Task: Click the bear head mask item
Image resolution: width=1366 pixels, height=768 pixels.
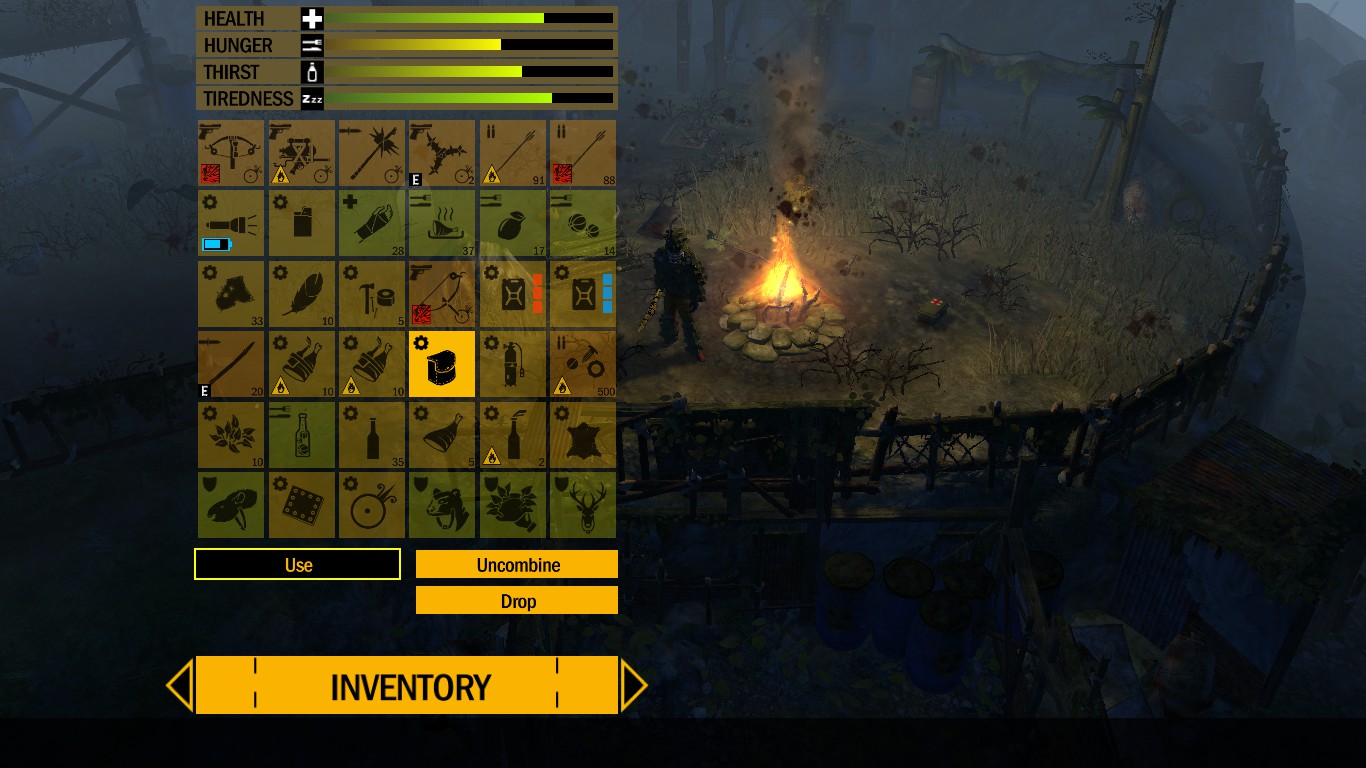Action: point(441,505)
